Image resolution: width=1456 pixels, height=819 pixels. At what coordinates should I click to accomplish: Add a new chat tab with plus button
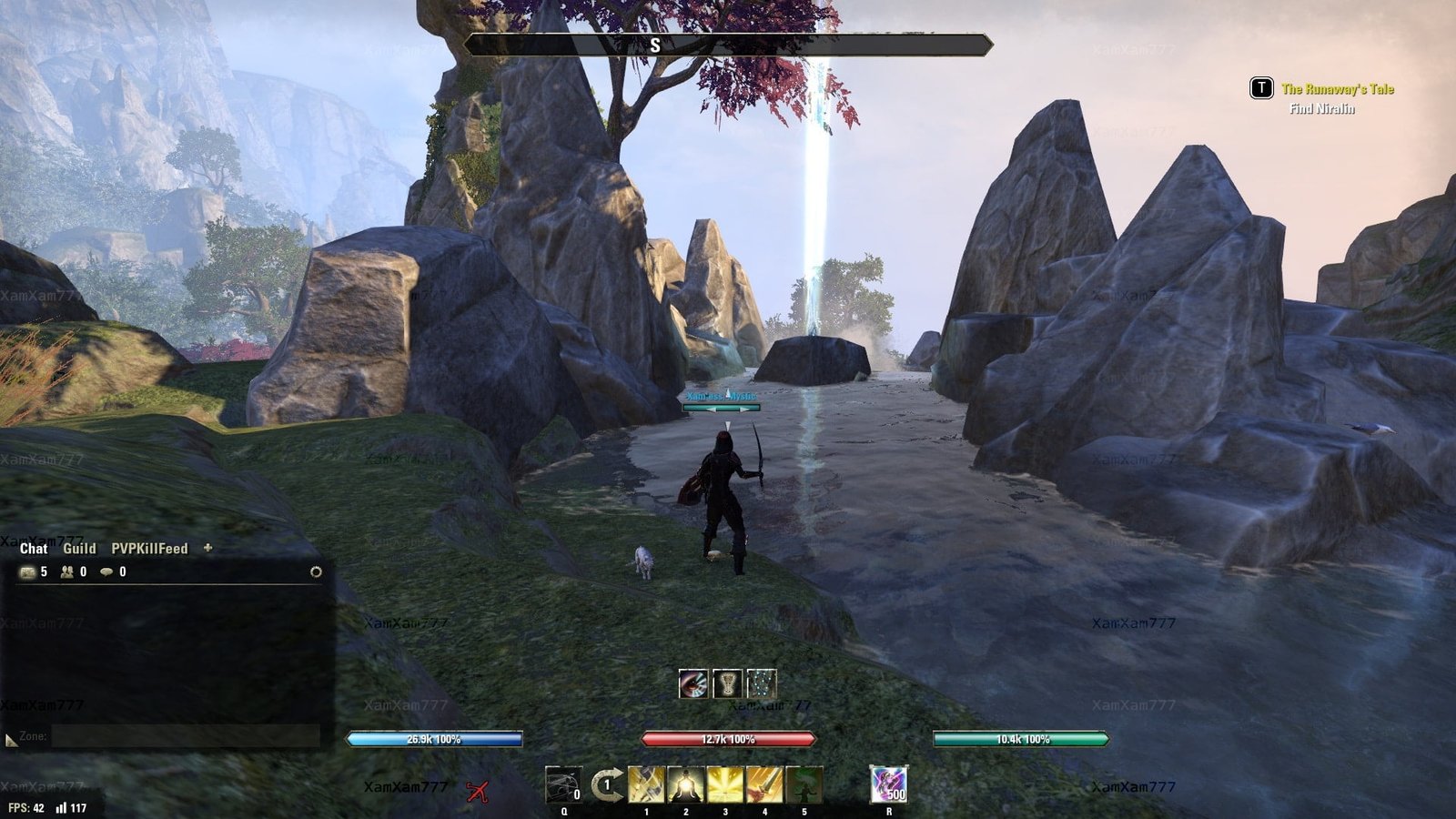point(207,548)
